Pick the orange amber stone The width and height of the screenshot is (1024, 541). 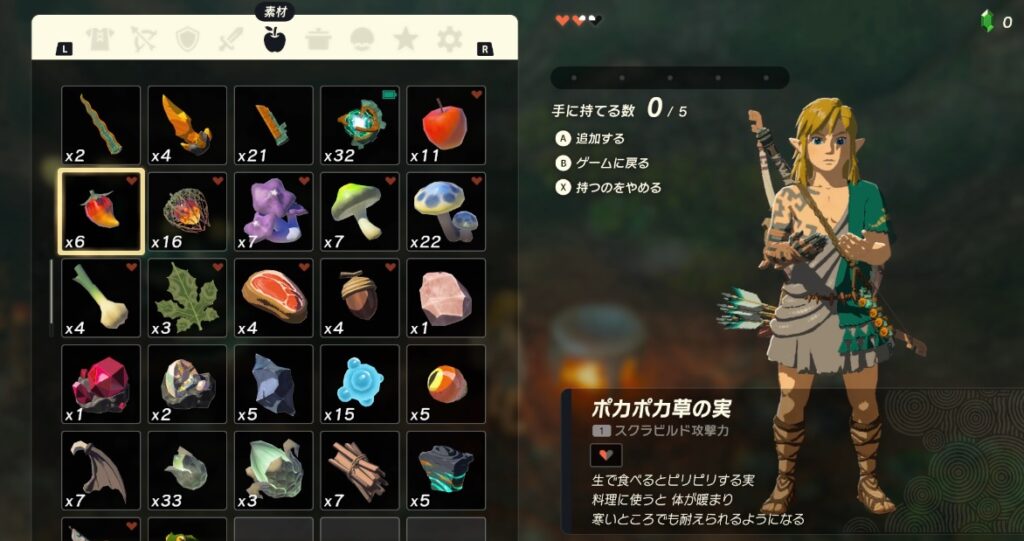[x=446, y=384]
